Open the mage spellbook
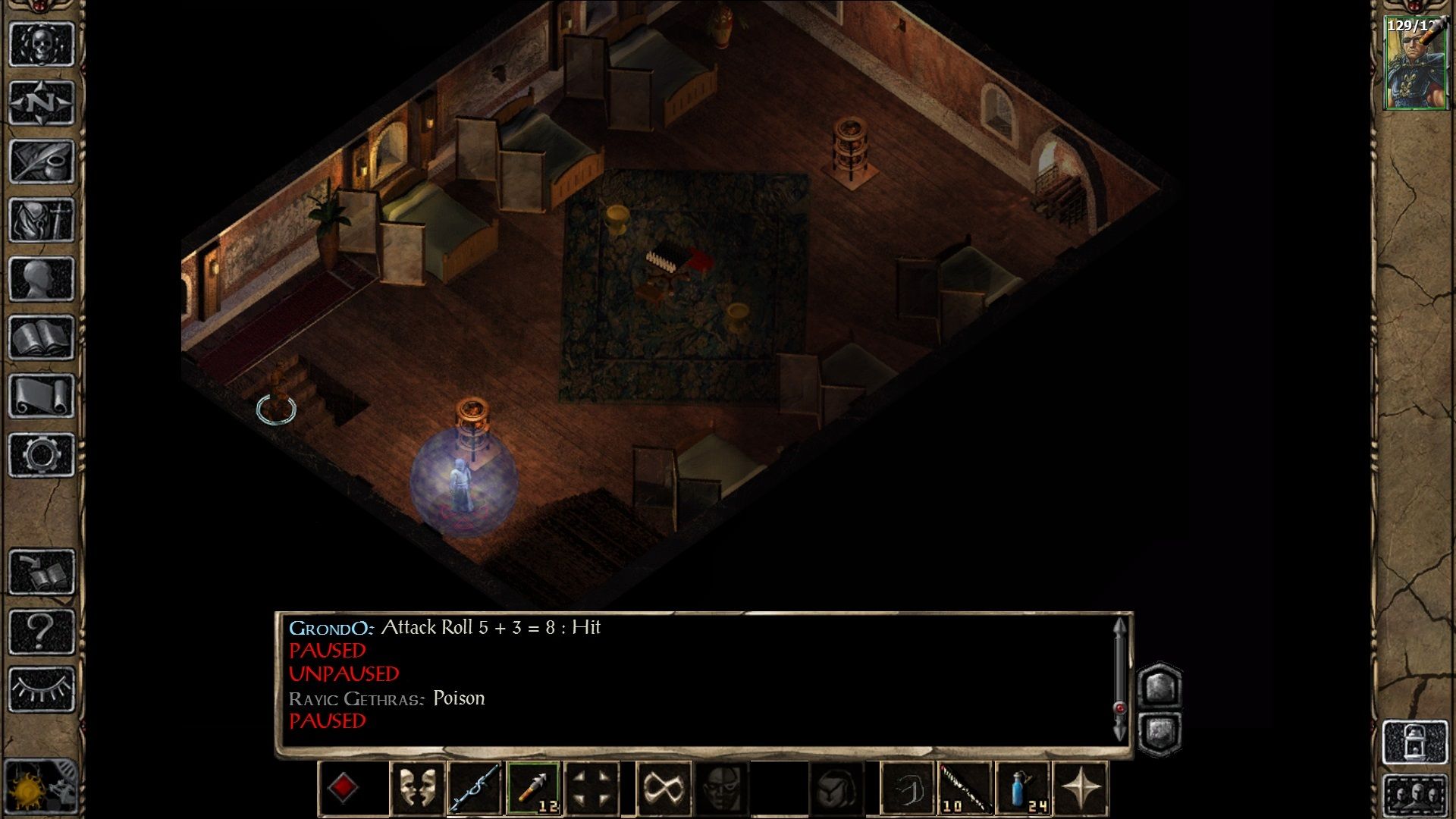The width and height of the screenshot is (1456, 819). click(x=41, y=337)
